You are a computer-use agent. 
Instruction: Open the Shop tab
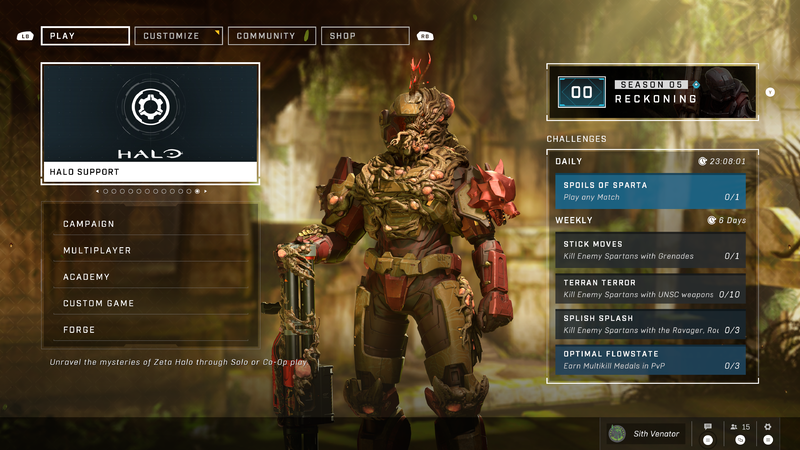[365, 36]
